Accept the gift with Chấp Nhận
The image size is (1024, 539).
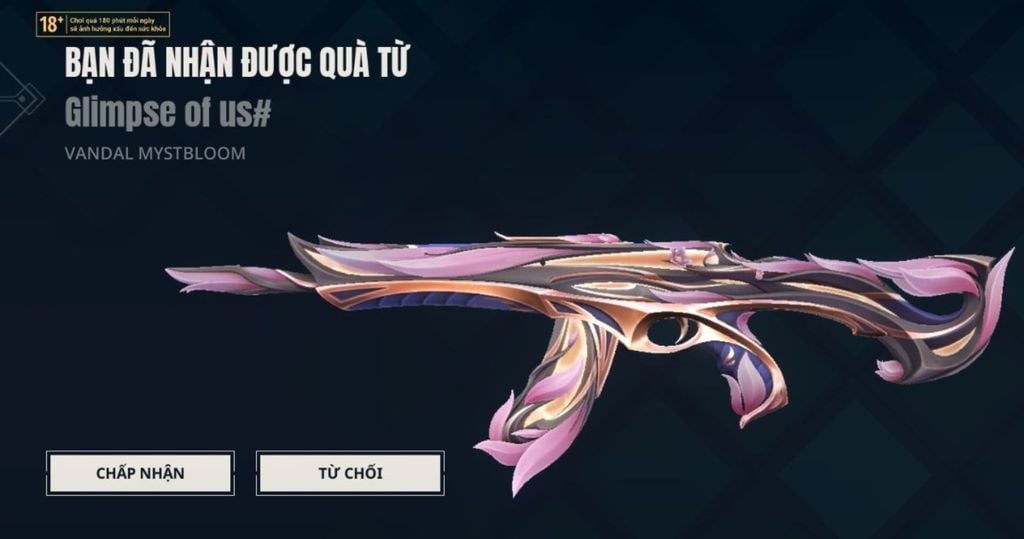coord(140,472)
